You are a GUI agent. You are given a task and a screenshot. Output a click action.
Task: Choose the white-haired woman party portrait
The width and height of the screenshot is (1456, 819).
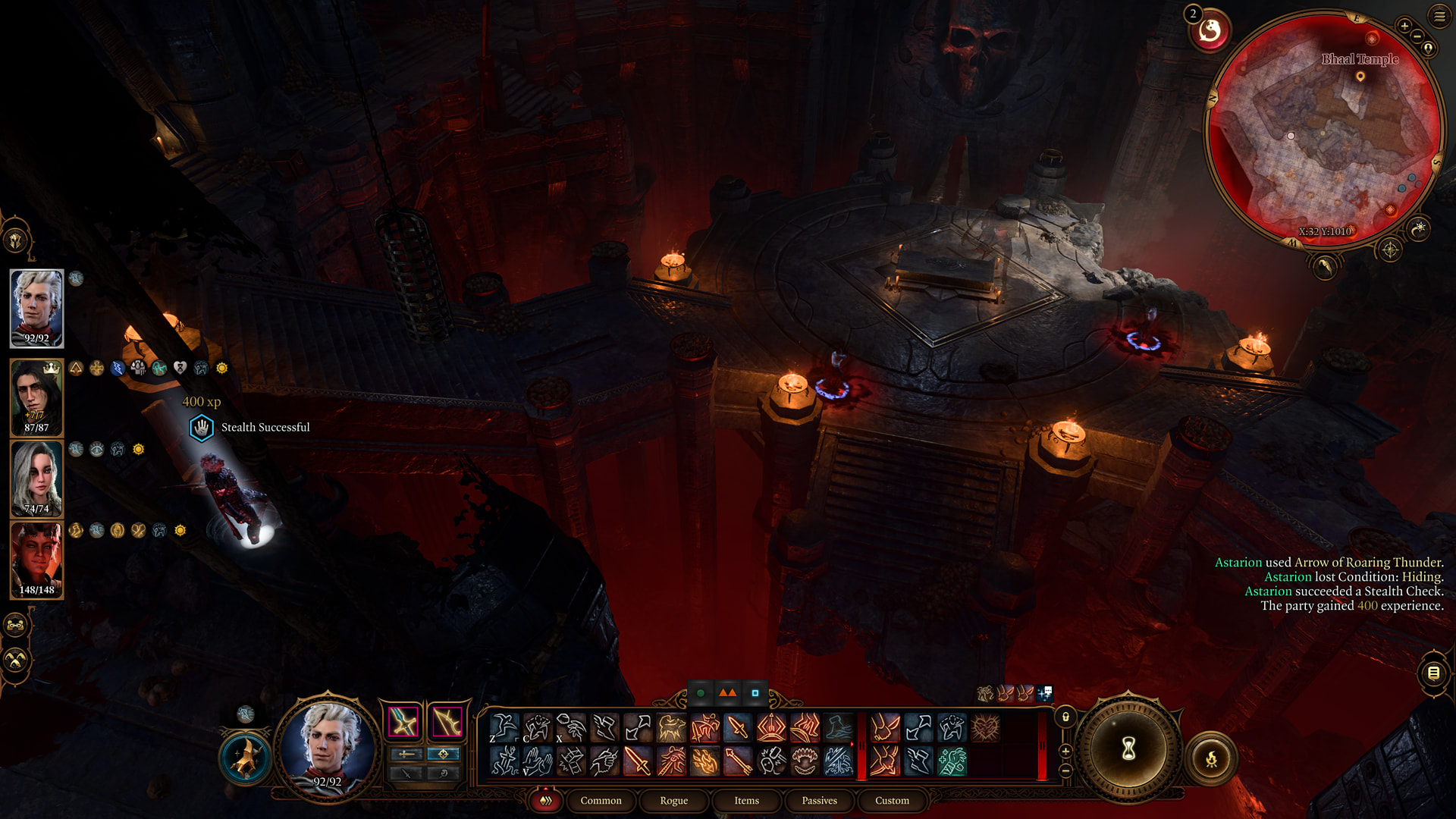coord(36,479)
